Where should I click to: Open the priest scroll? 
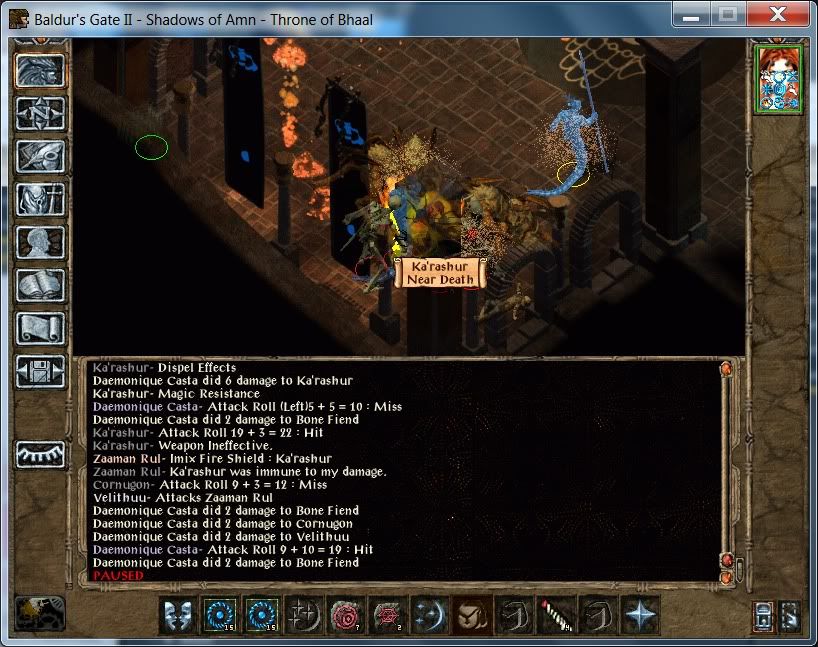(41, 328)
